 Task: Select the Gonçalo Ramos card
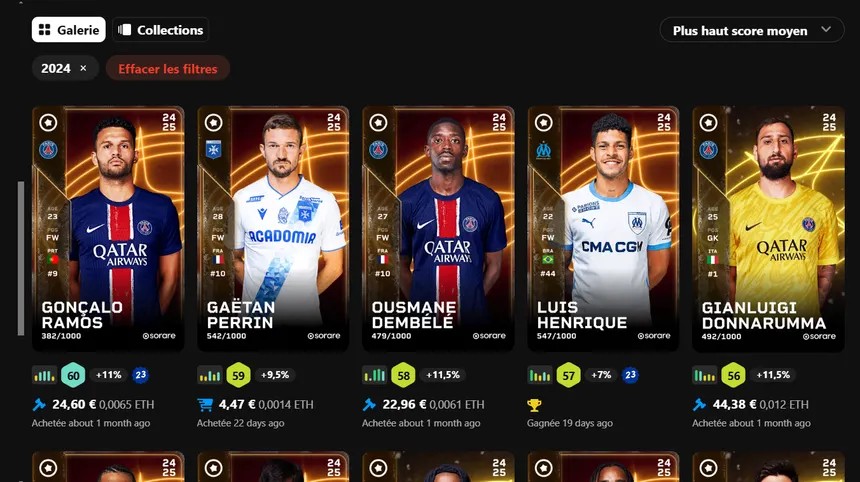[x=108, y=228]
